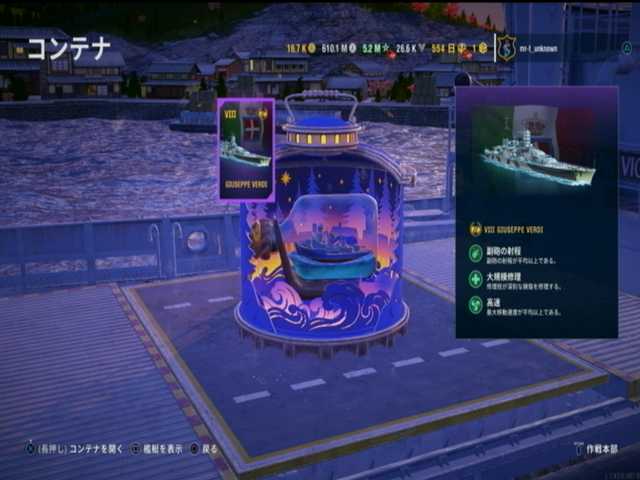The width and height of the screenshot is (640, 480).
Task: Open the player profile emblem
Action: pos(507,48)
